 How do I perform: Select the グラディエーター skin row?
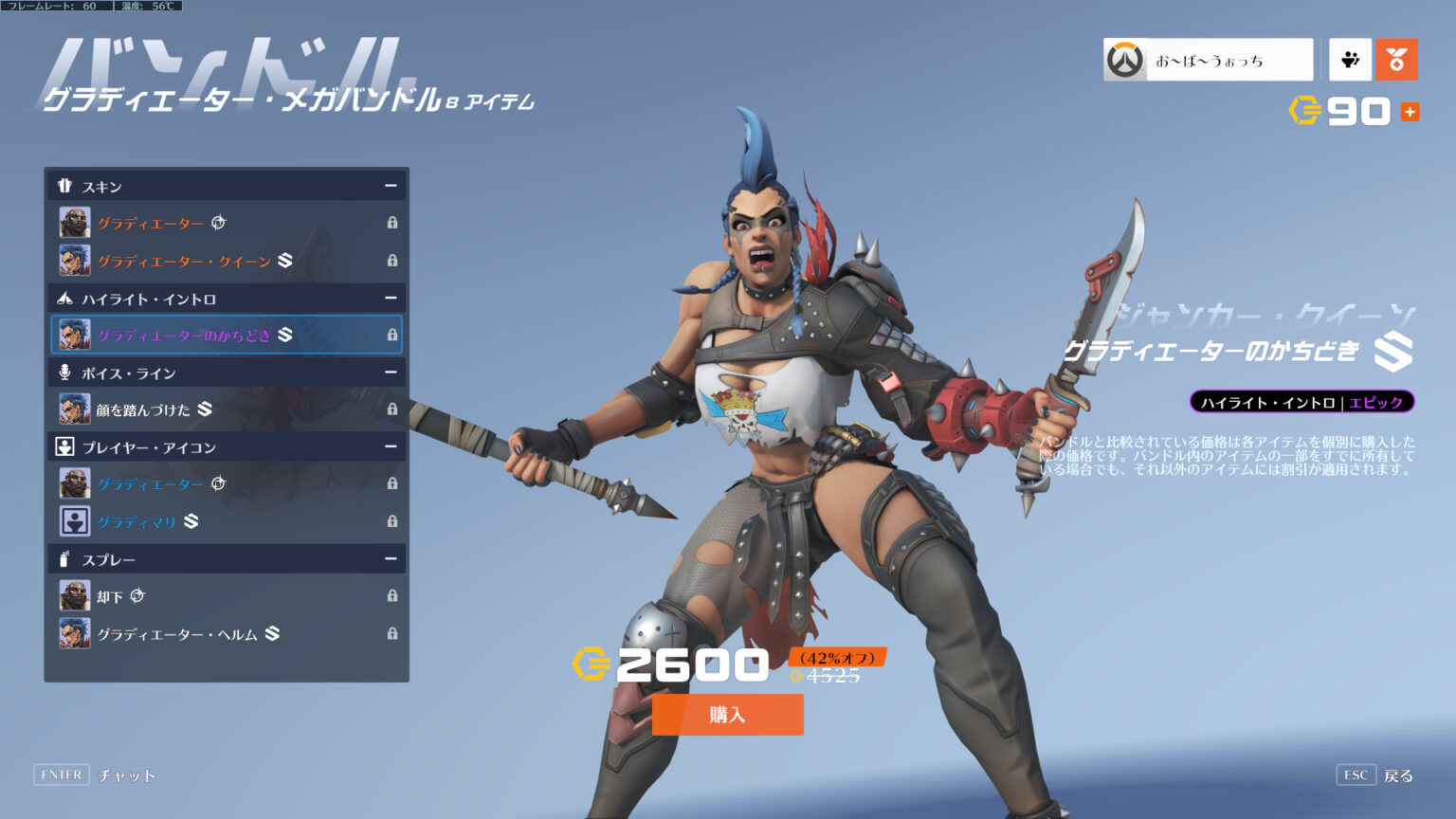[227, 223]
